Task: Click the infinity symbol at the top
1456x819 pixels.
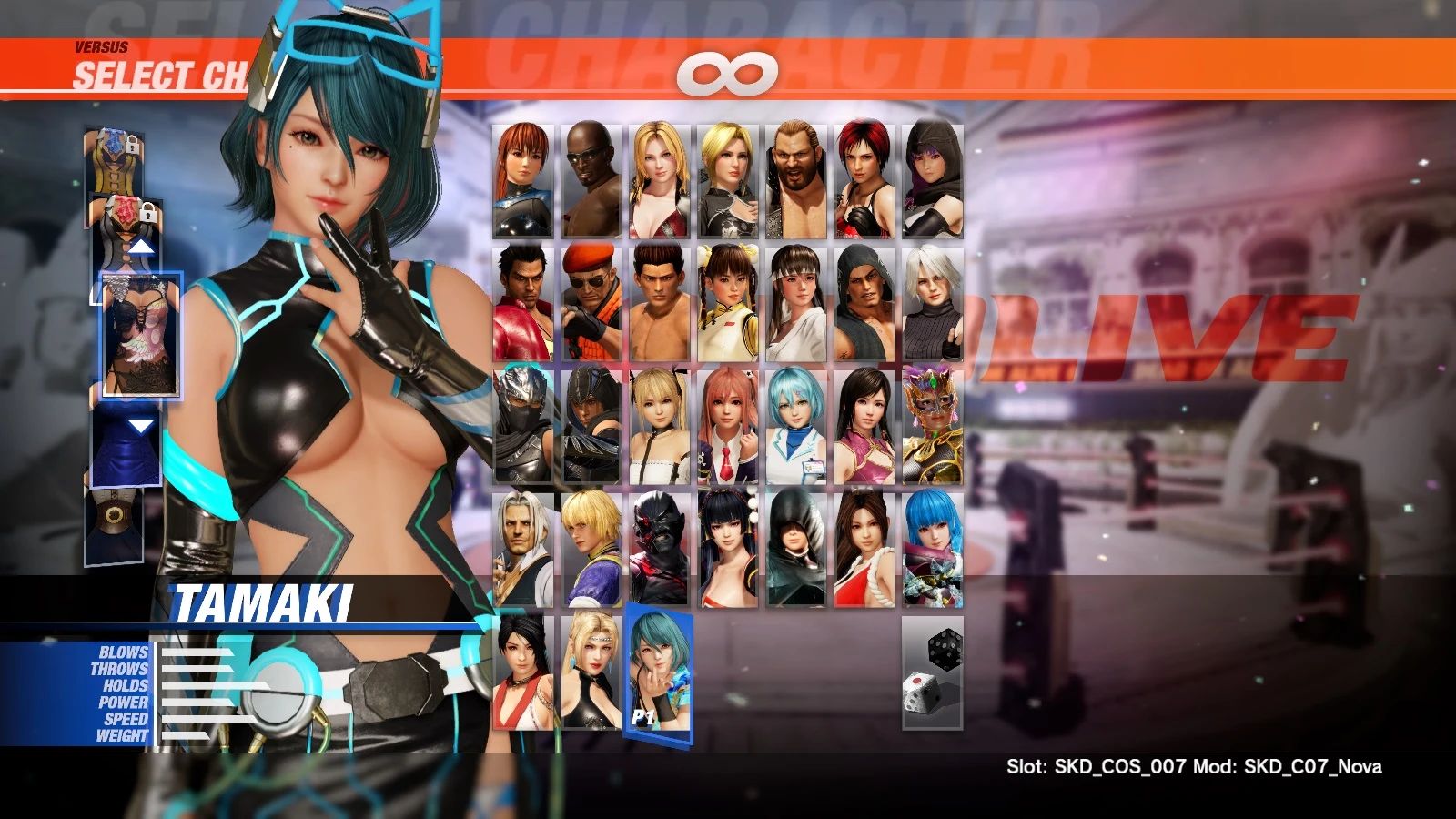Action: (x=728, y=73)
